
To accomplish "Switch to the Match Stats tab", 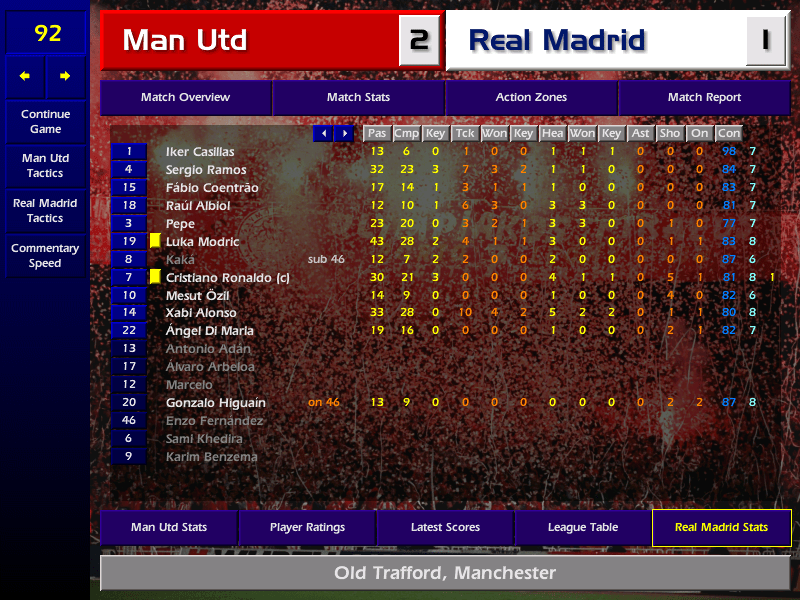I will point(358,98).
